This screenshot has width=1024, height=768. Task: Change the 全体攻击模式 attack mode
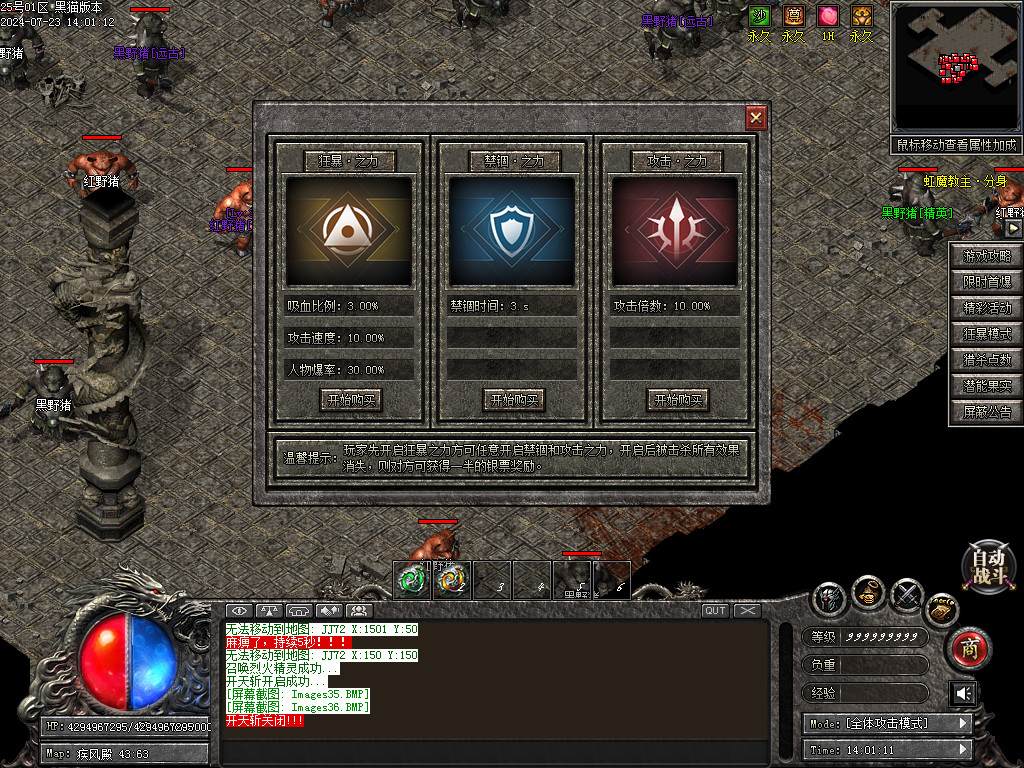886,723
